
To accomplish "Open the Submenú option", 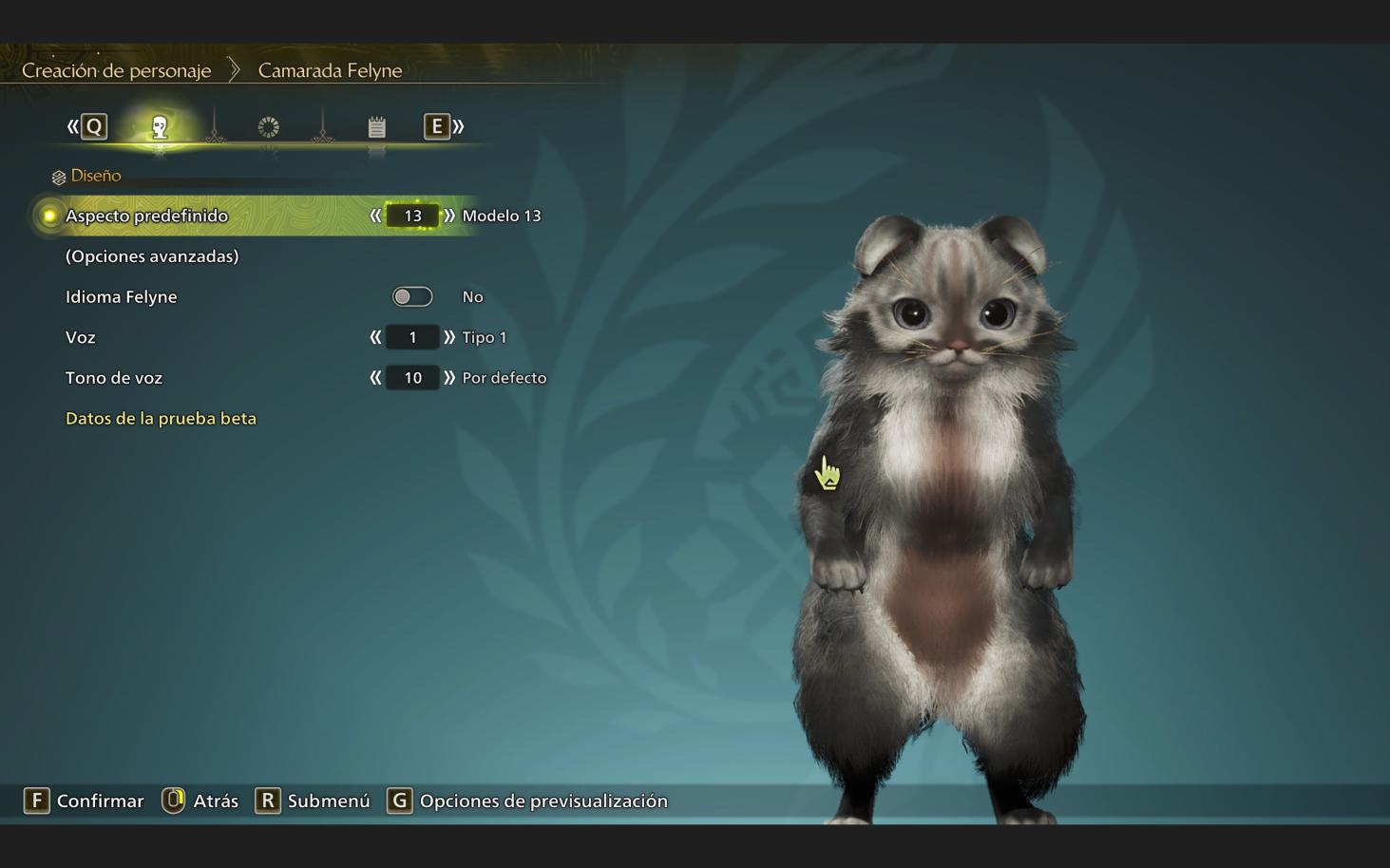I will (x=313, y=802).
